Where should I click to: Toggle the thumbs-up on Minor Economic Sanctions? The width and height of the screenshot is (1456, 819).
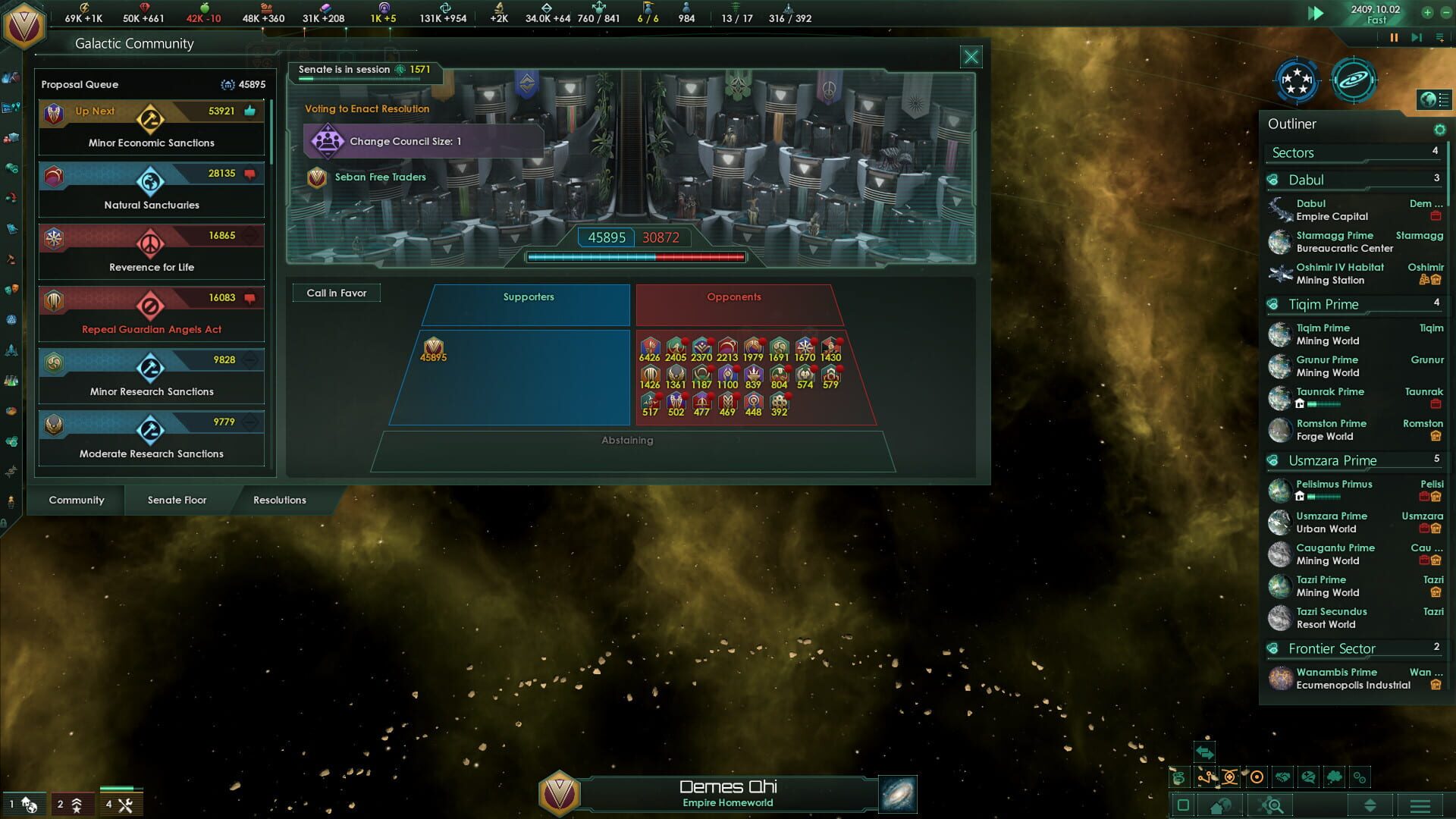coord(249,112)
